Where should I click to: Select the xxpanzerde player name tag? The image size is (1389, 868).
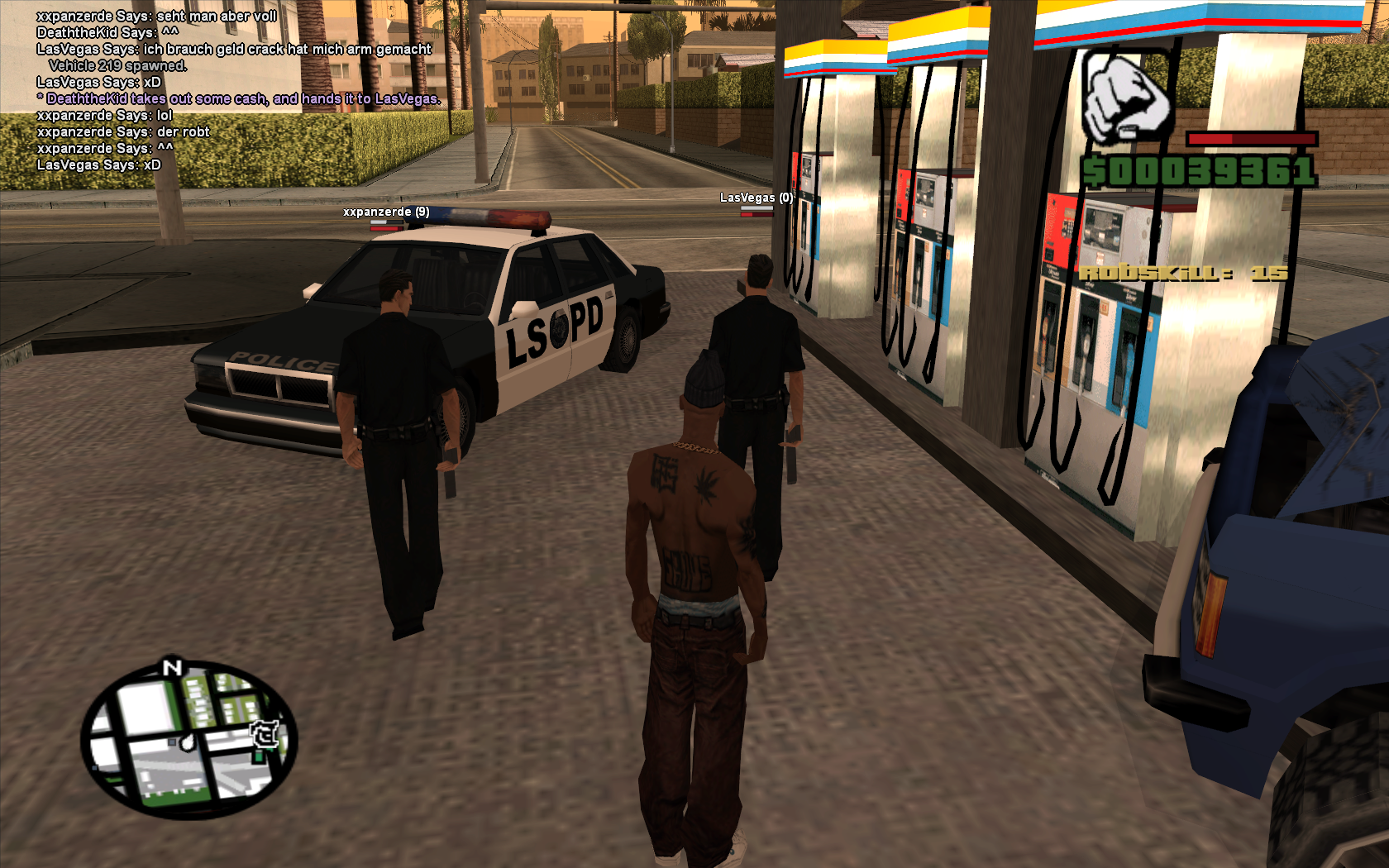pyautogui.click(x=386, y=212)
